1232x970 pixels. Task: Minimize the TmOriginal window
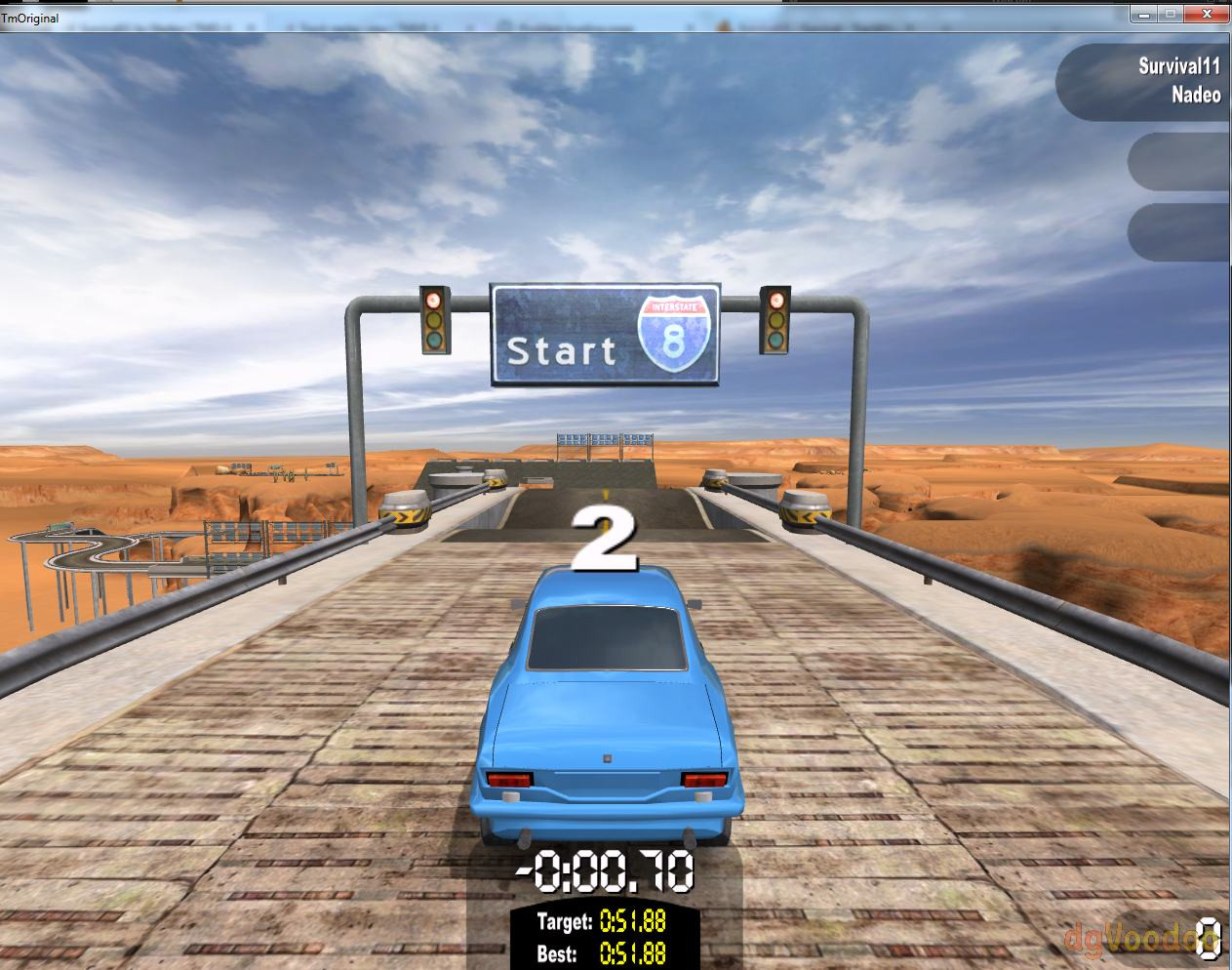[1144, 14]
